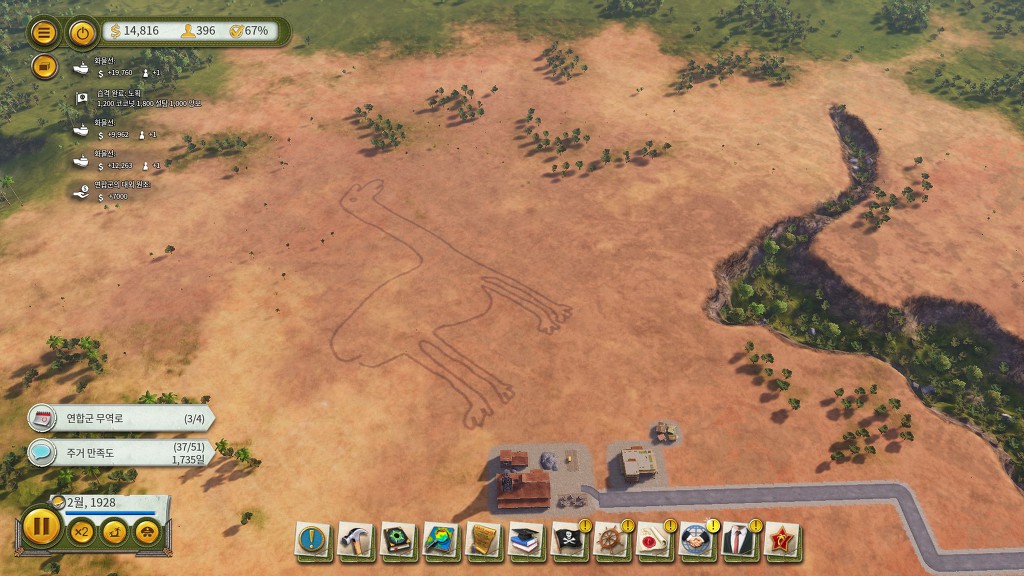Open the handshake diplomacy panel

(697, 541)
